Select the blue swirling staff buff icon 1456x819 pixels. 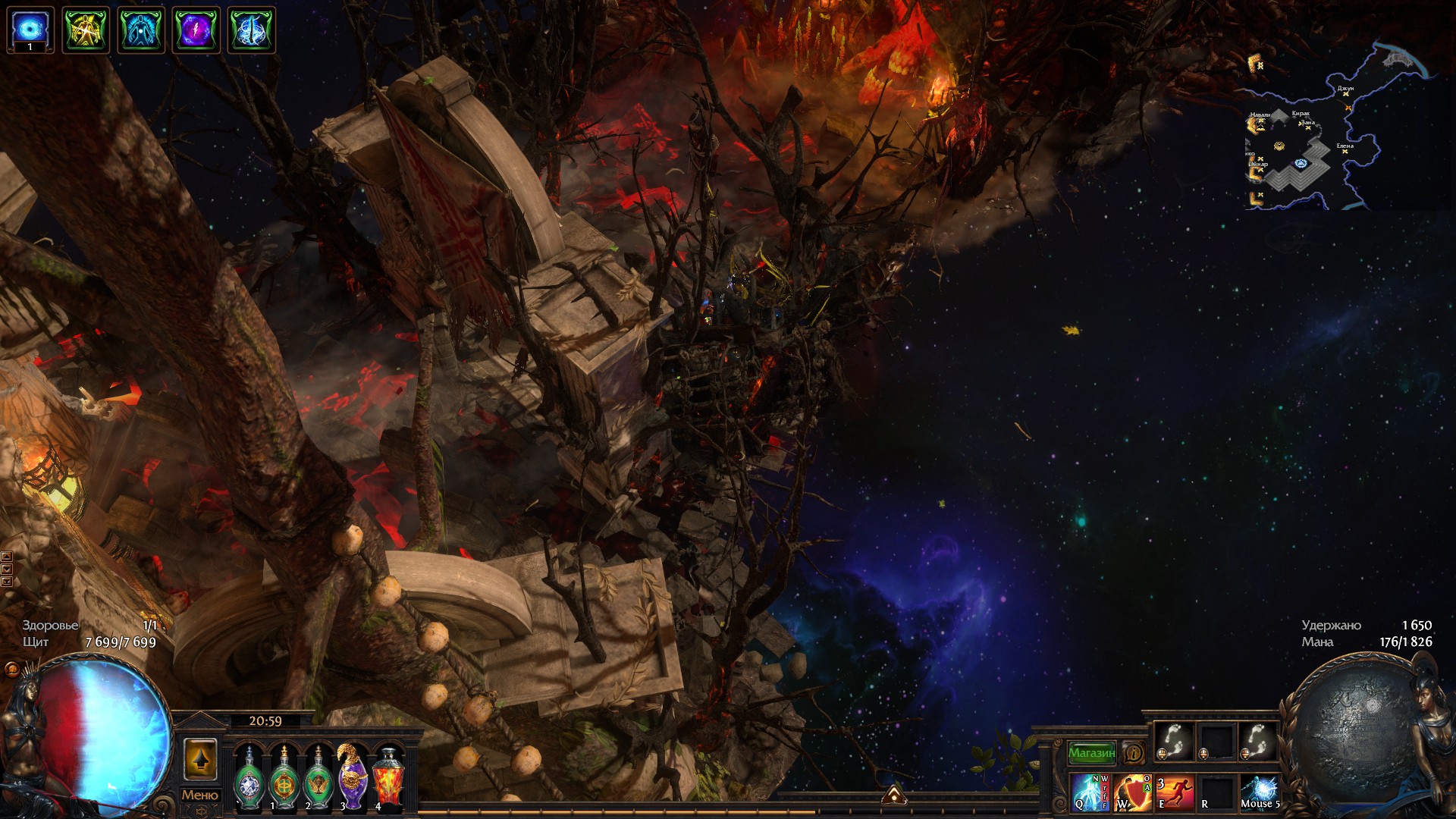pyautogui.click(x=252, y=30)
